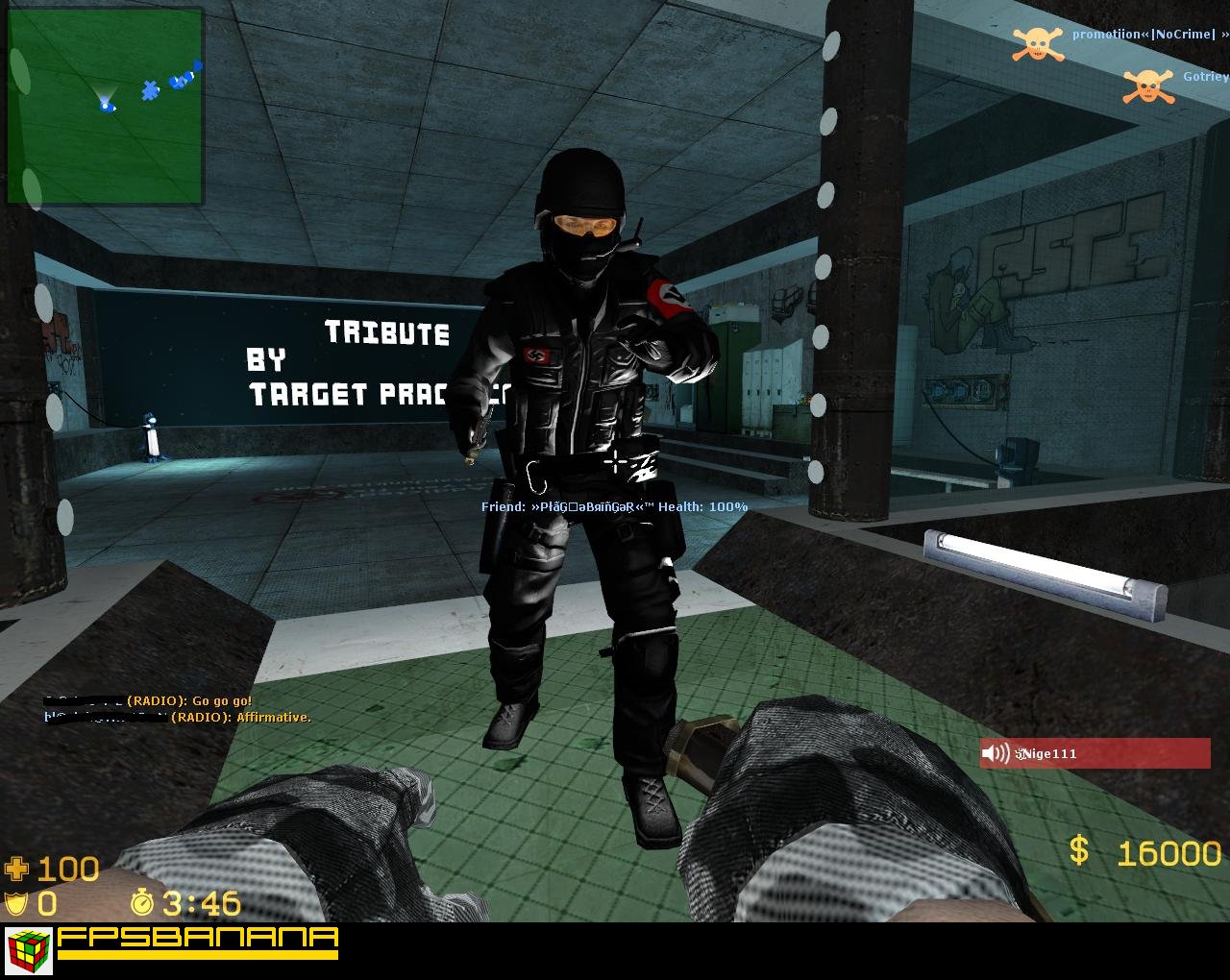Open the friend info popup for »PłãG□əBяïñGəR«™
This screenshot has width=1230, height=980.
(612, 505)
